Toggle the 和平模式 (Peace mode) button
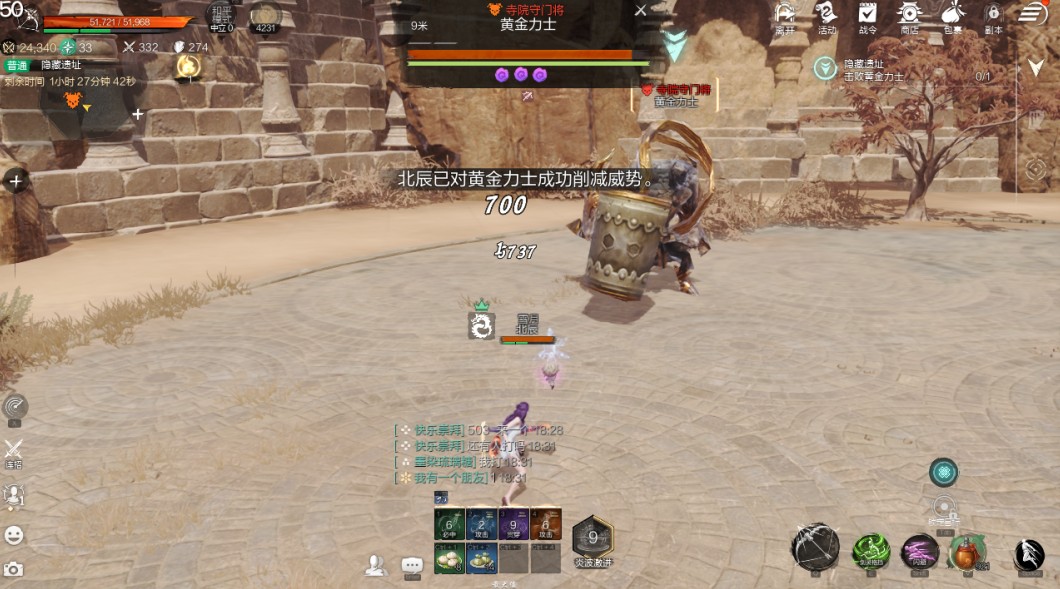Screen dimensions: 1060x589 tap(222, 16)
